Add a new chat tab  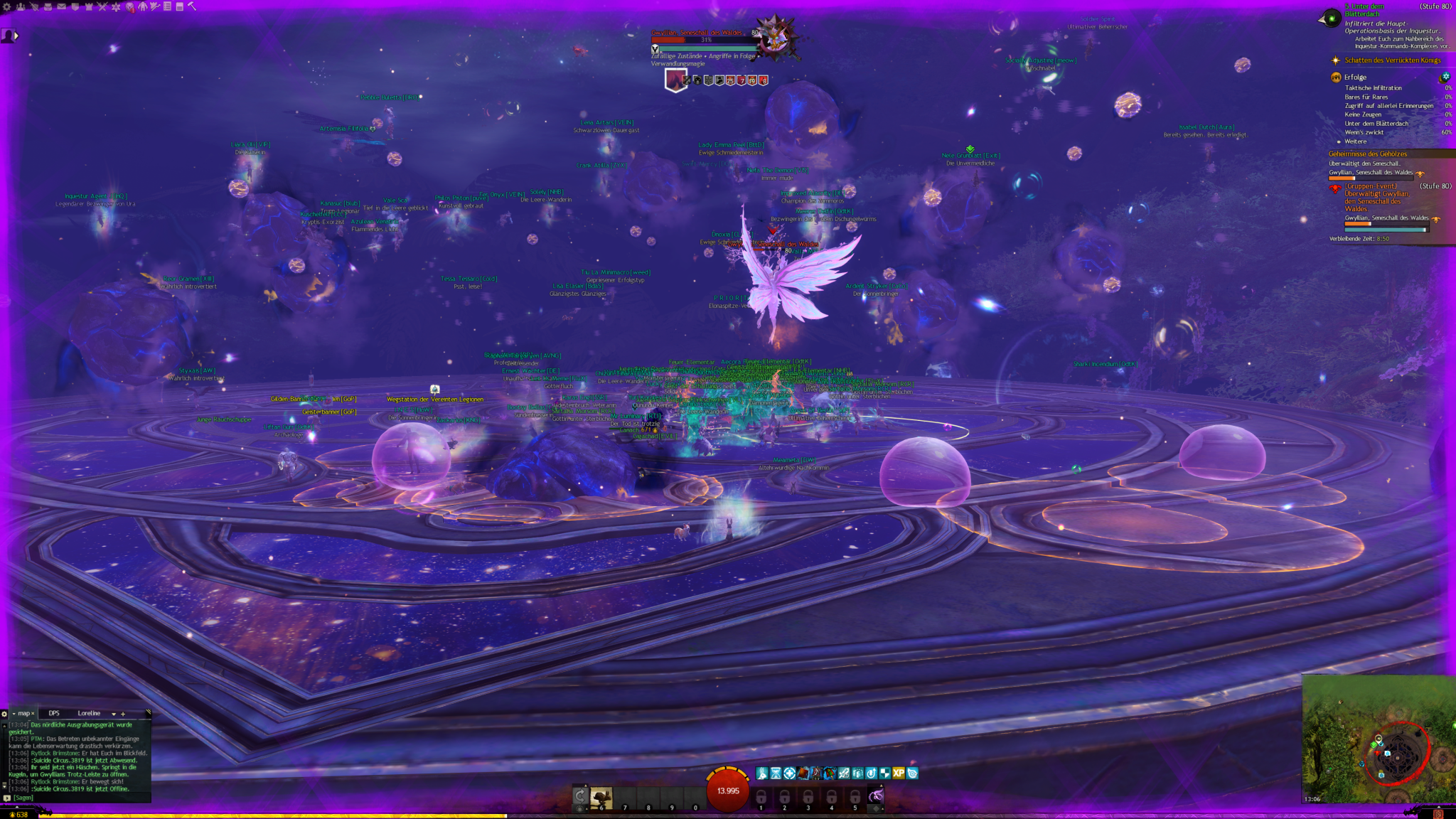[x=123, y=714]
